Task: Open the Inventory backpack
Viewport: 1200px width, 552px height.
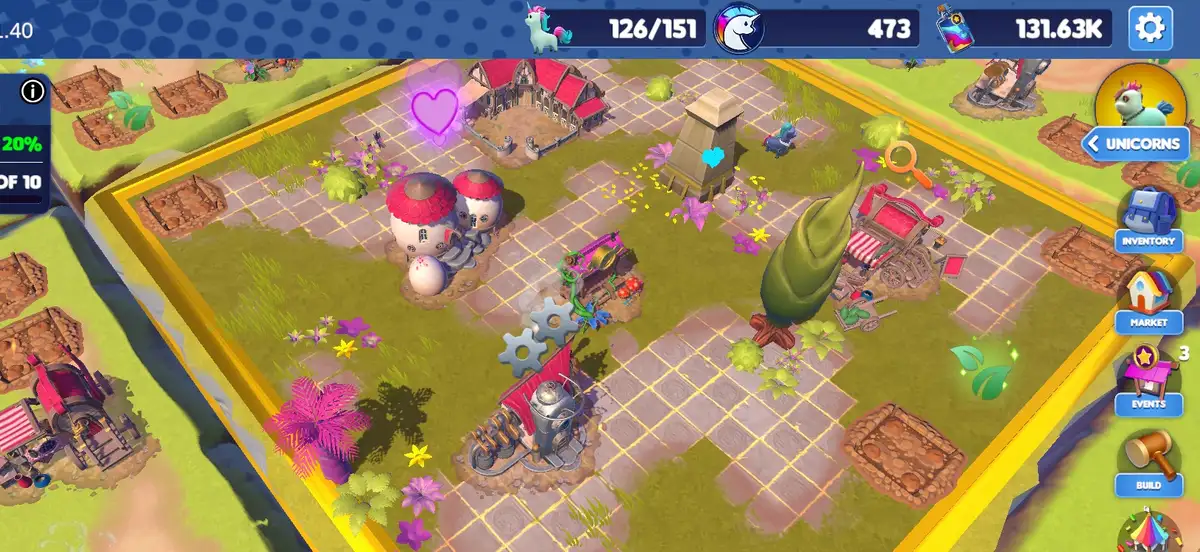Action: click(x=1148, y=218)
